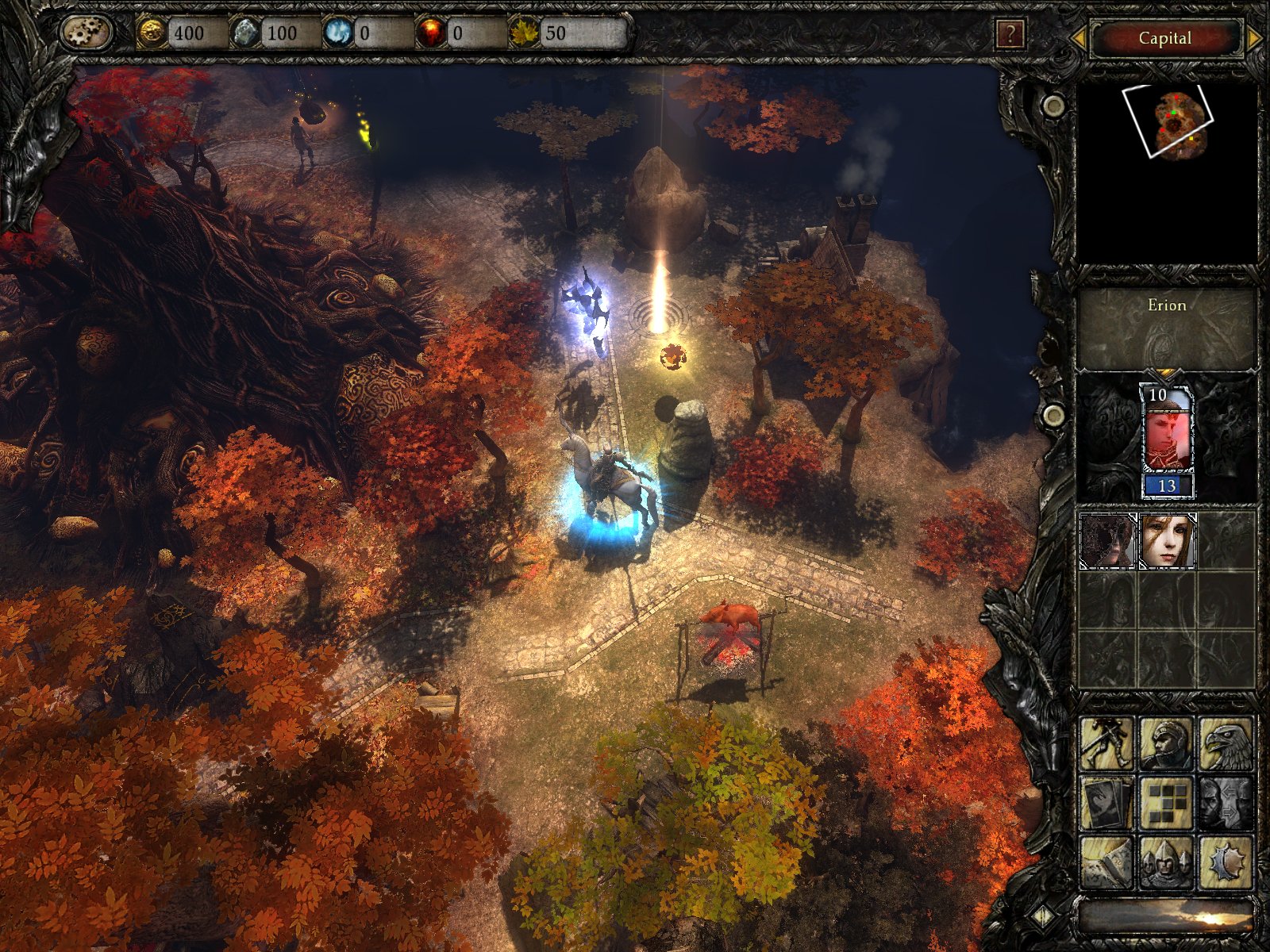Viewport: 1270px width, 952px height.
Task: Select the Capital location button
Action: 1164,38
